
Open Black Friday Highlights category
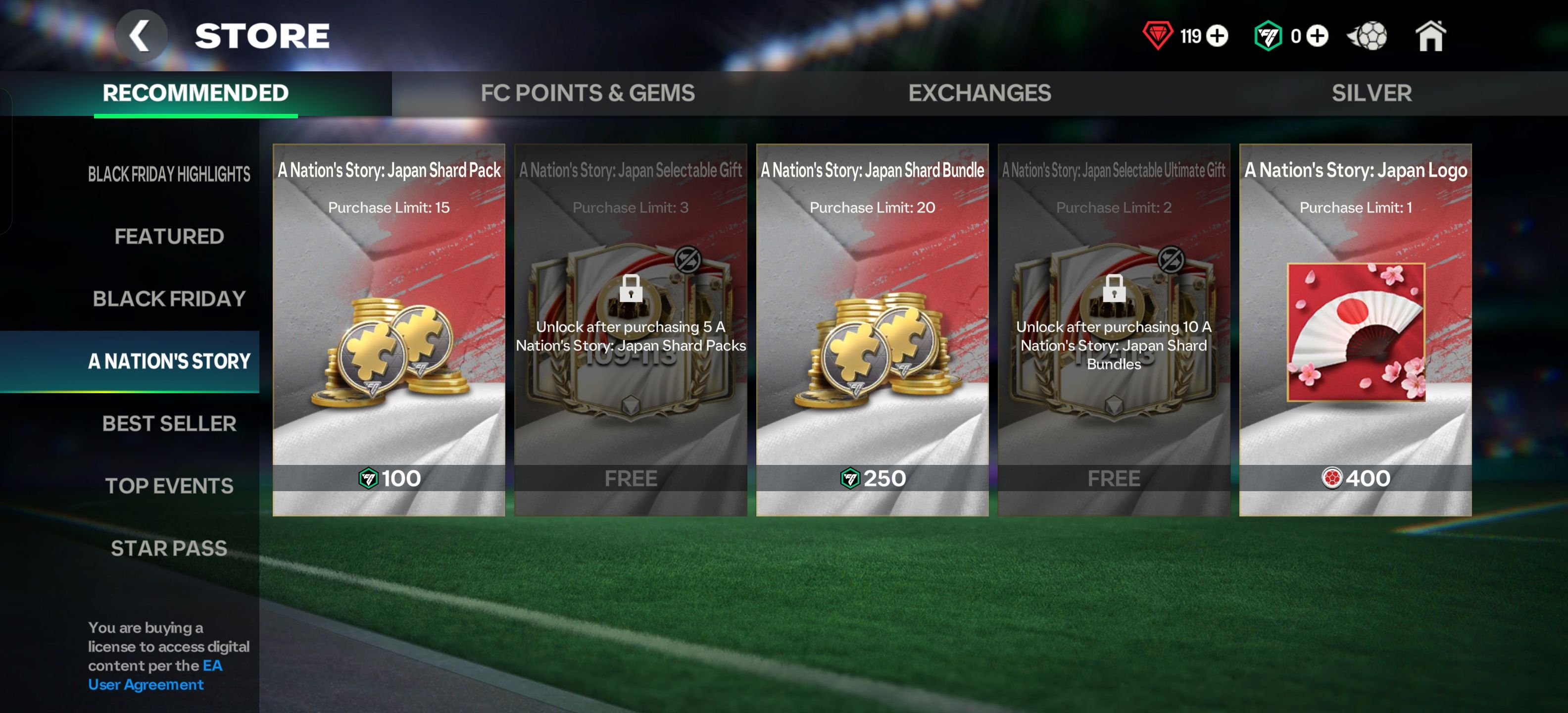169,174
